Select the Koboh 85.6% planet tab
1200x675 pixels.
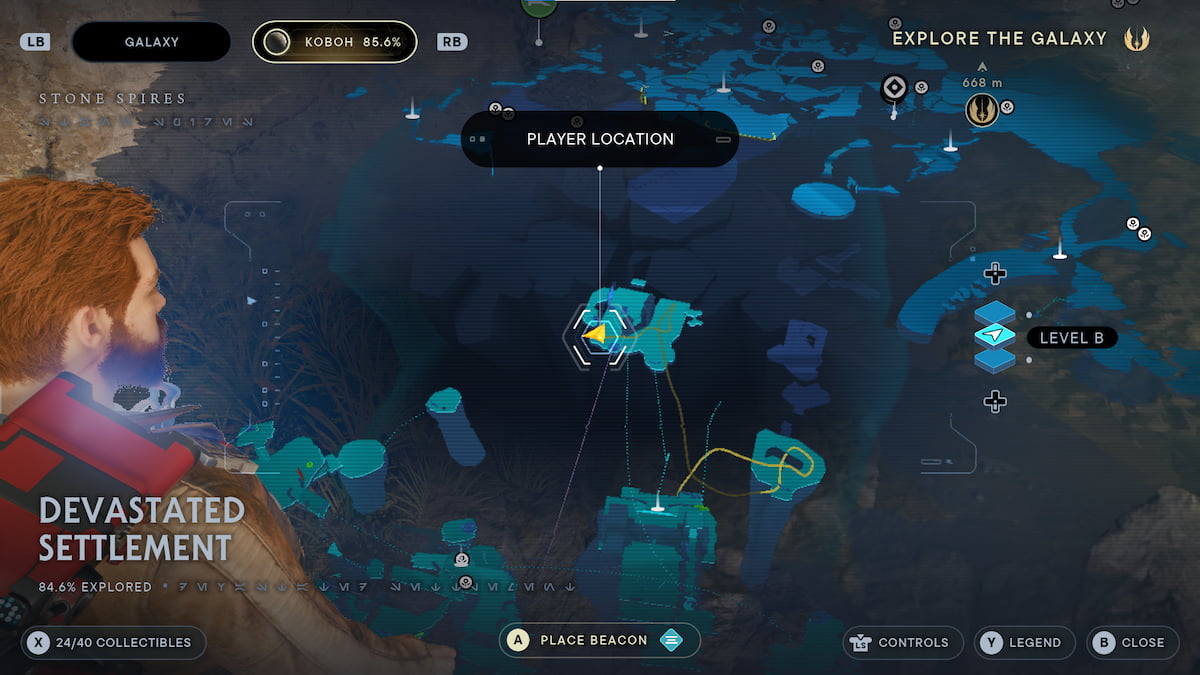click(334, 42)
